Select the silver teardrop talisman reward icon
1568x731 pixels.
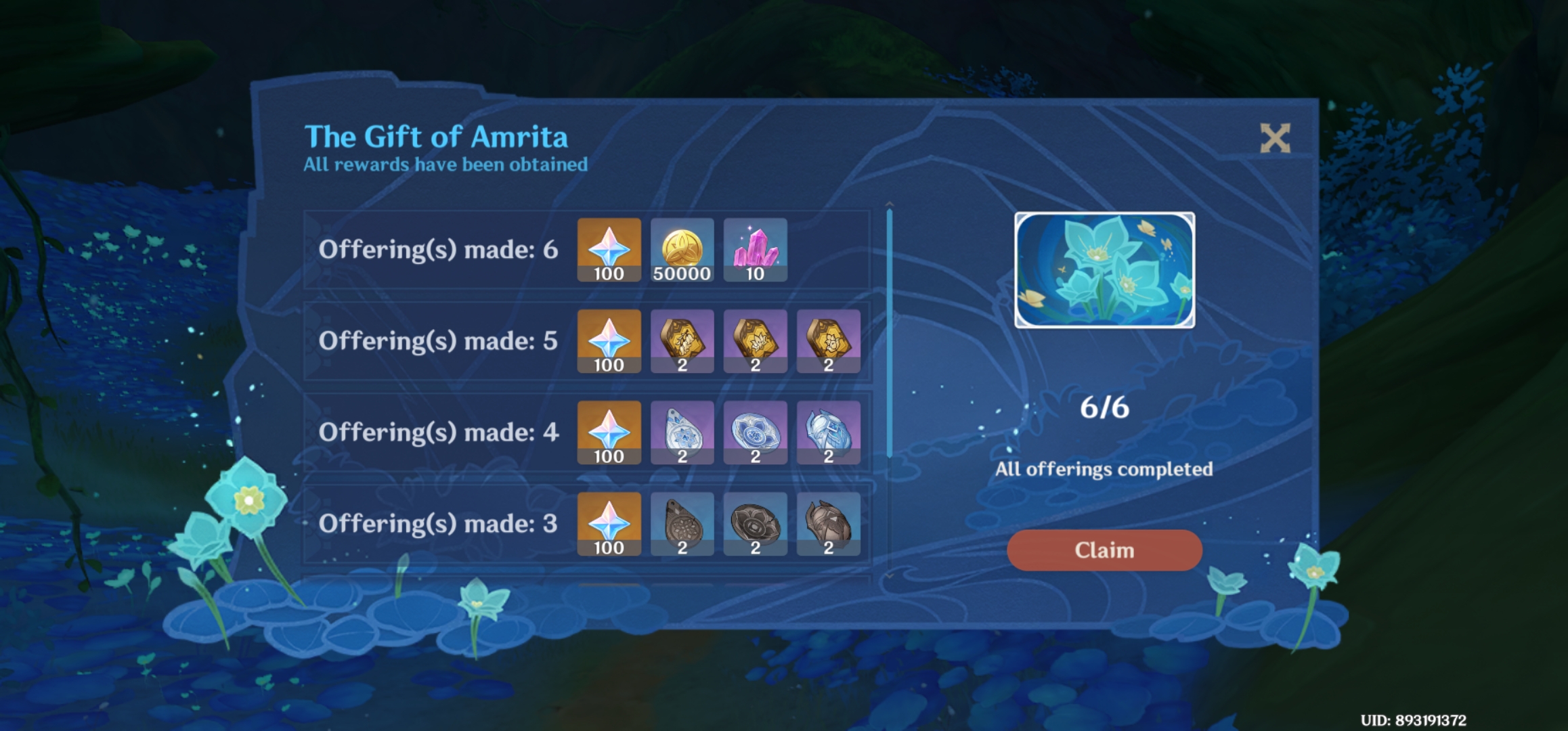click(682, 432)
